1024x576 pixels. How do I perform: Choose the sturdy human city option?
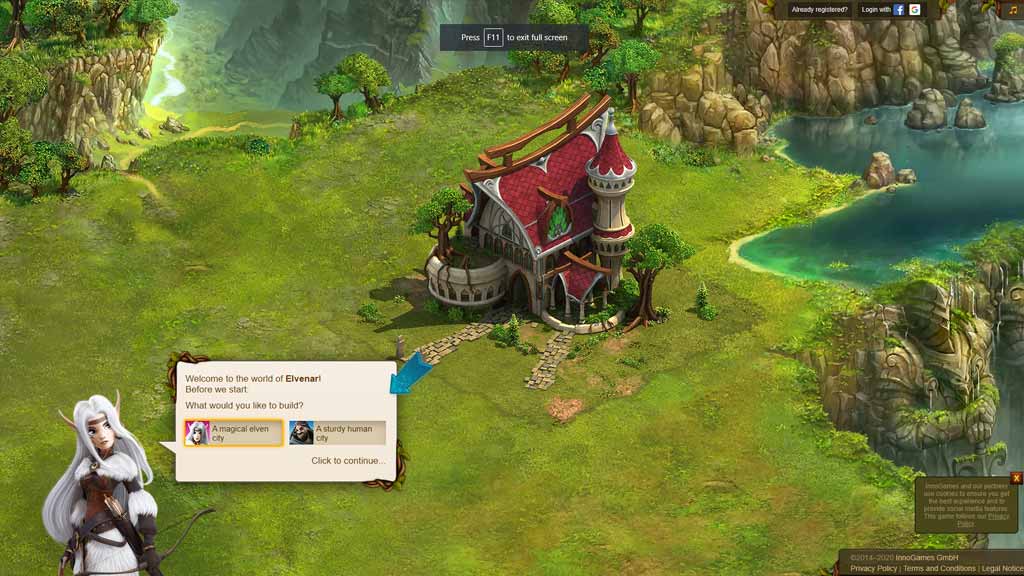336,433
